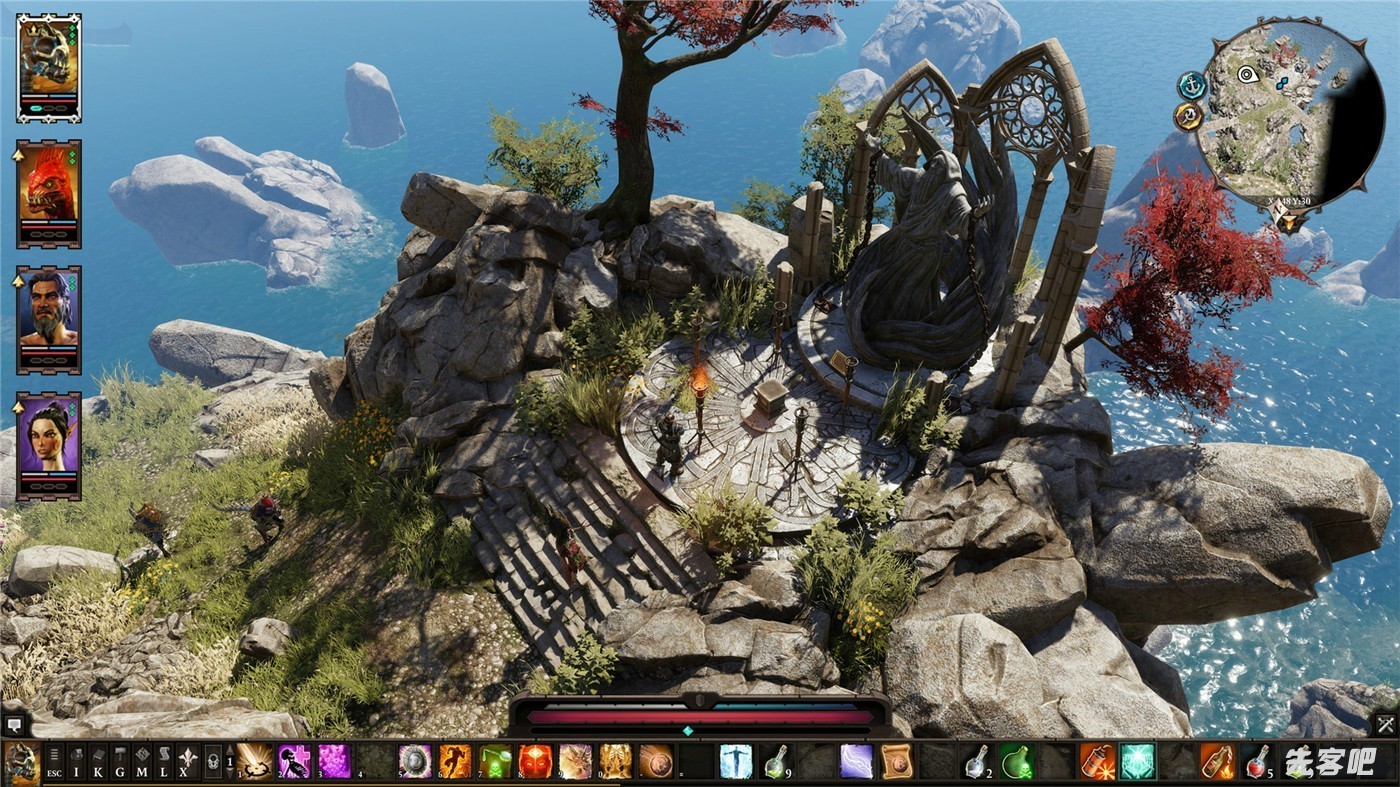Open the map with the M button
Image resolution: width=1400 pixels, height=787 pixels.
(x=142, y=762)
